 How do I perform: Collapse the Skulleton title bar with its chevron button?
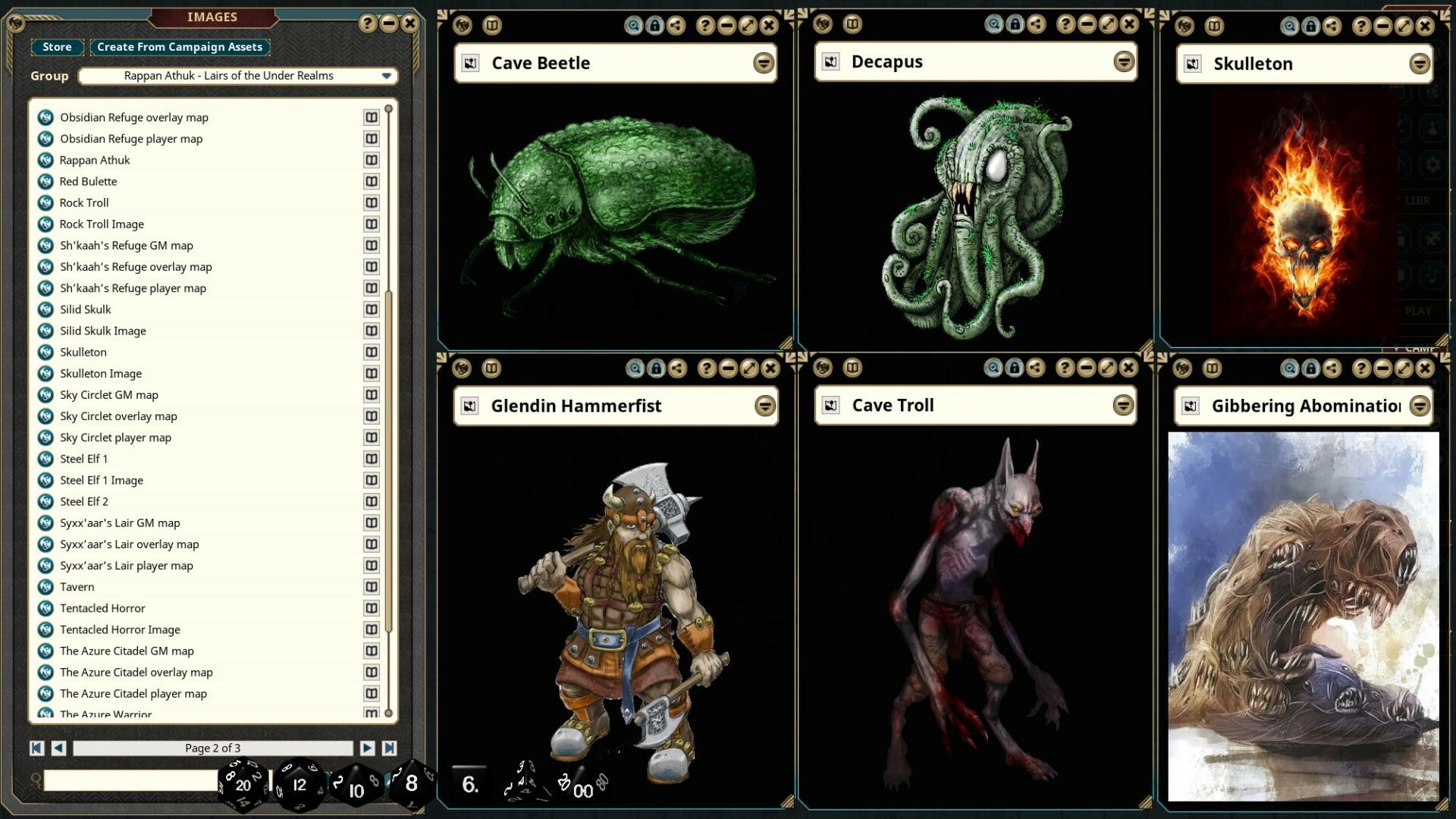pyautogui.click(x=1419, y=64)
